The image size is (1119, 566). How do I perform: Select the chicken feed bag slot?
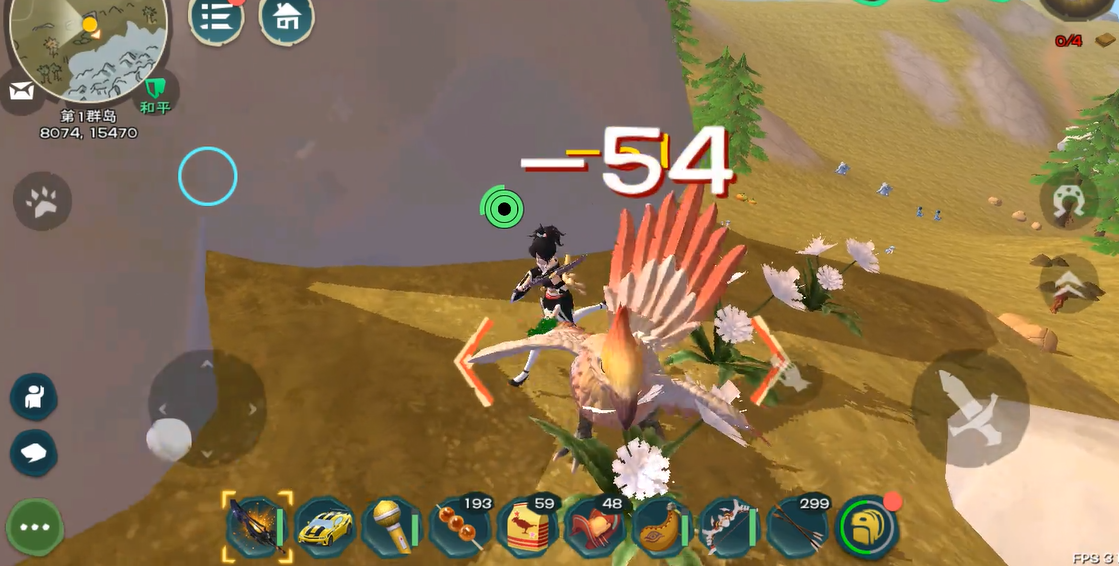tap(528, 526)
